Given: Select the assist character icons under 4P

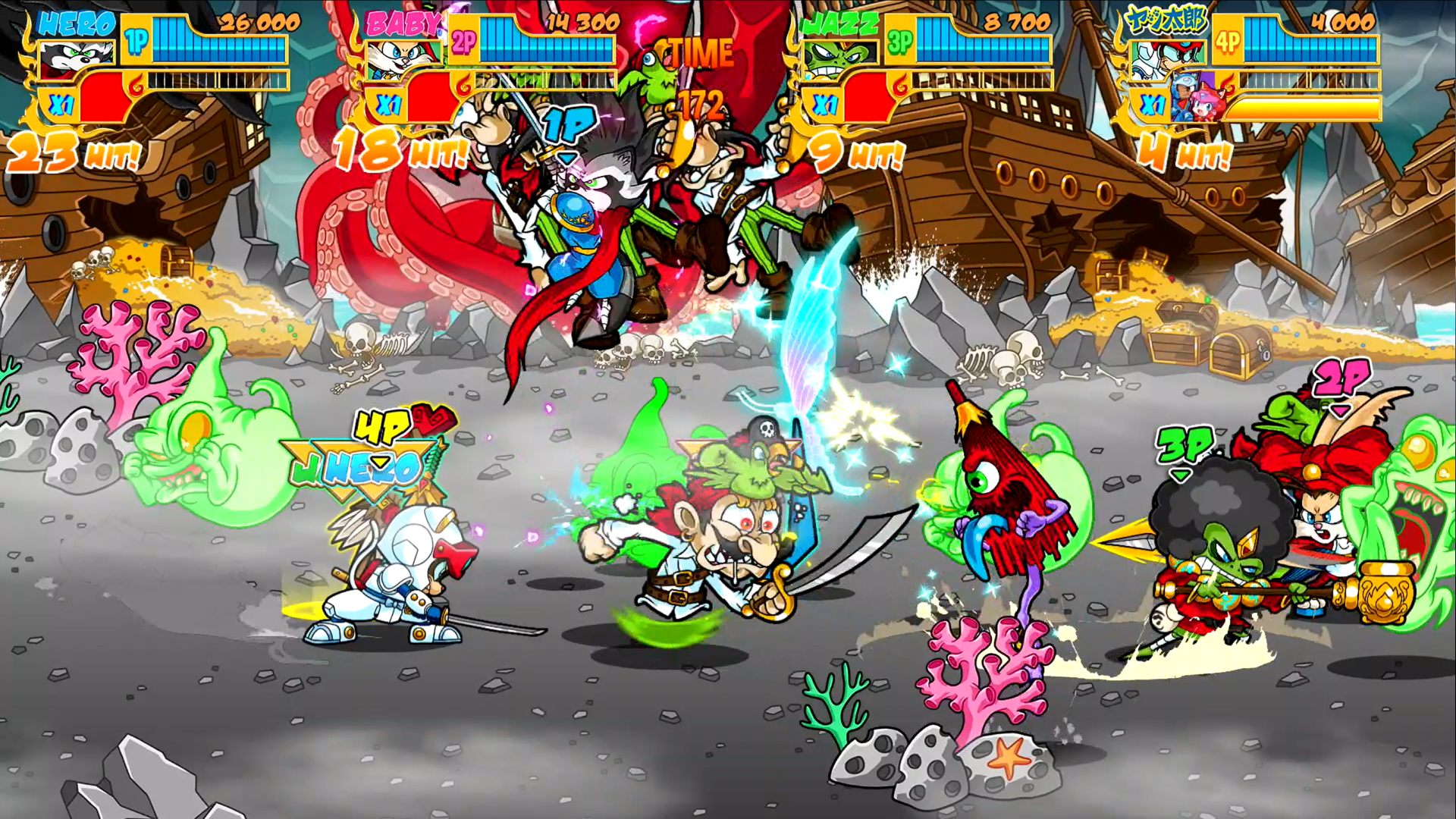Looking at the screenshot, I should click(x=1194, y=99).
